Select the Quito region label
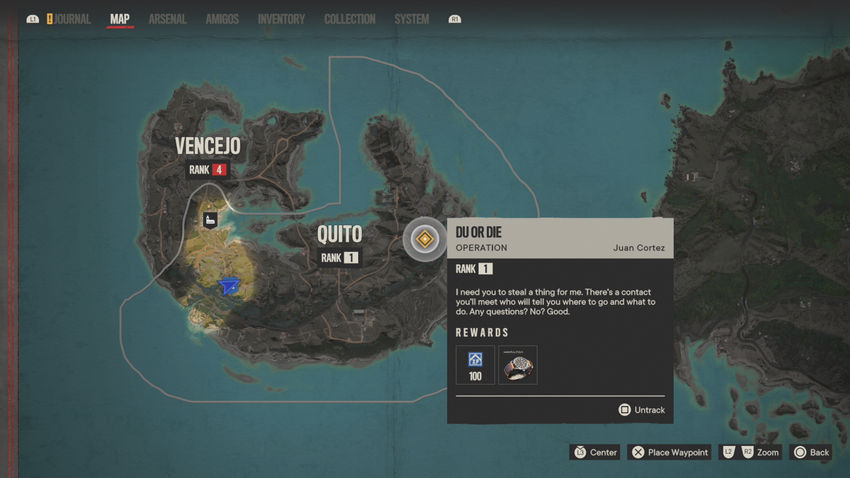The height and width of the screenshot is (478, 850). pos(339,234)
